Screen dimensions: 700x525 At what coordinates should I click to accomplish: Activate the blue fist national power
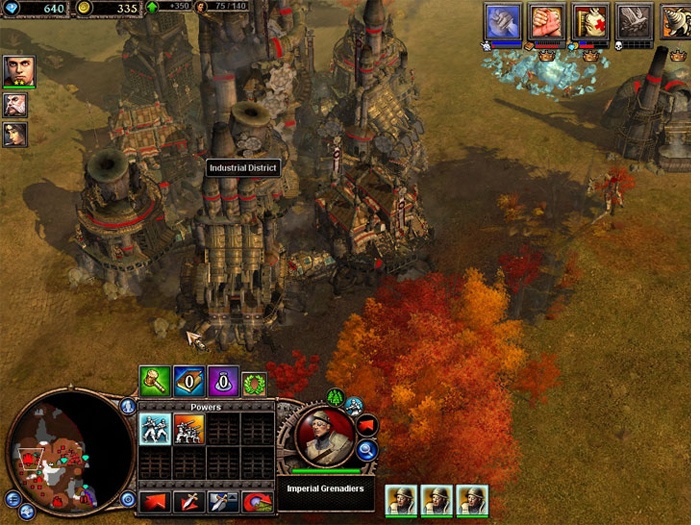point(503,21)
